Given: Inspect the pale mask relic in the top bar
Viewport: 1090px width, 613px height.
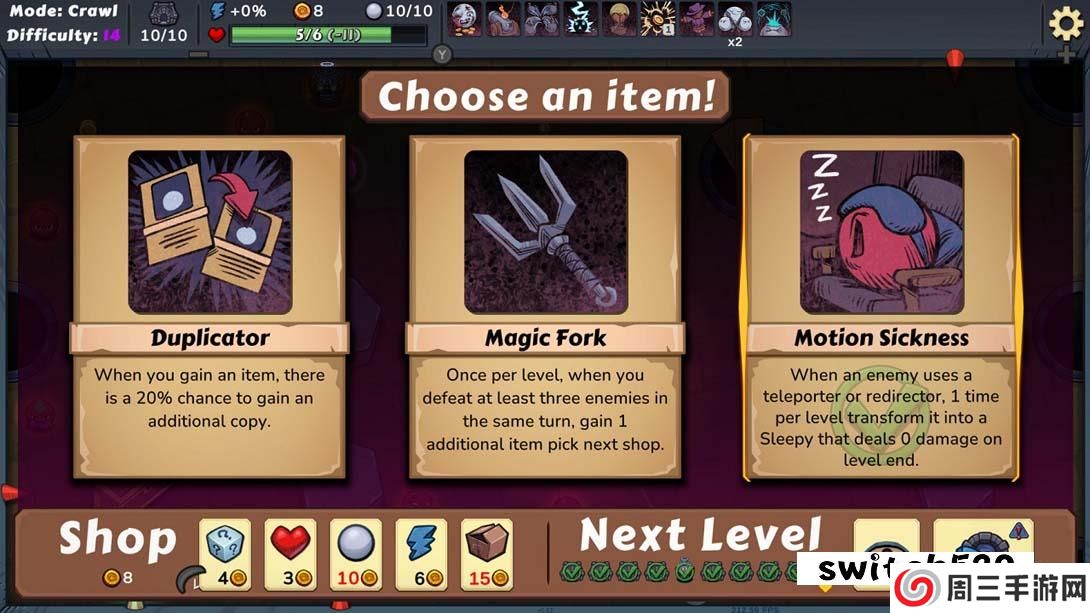Looking at the screenshot, I should (464, 18).
